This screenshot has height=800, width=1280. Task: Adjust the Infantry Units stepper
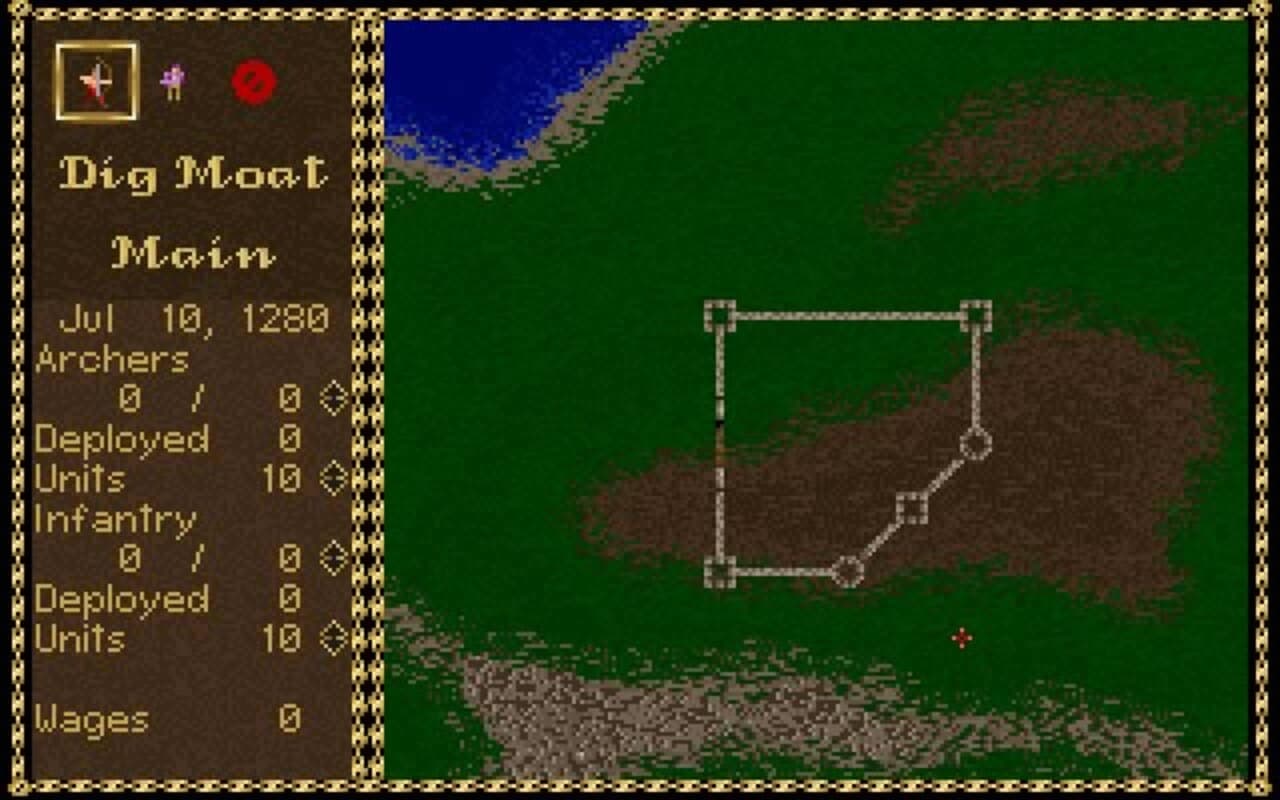click(336, 639)
